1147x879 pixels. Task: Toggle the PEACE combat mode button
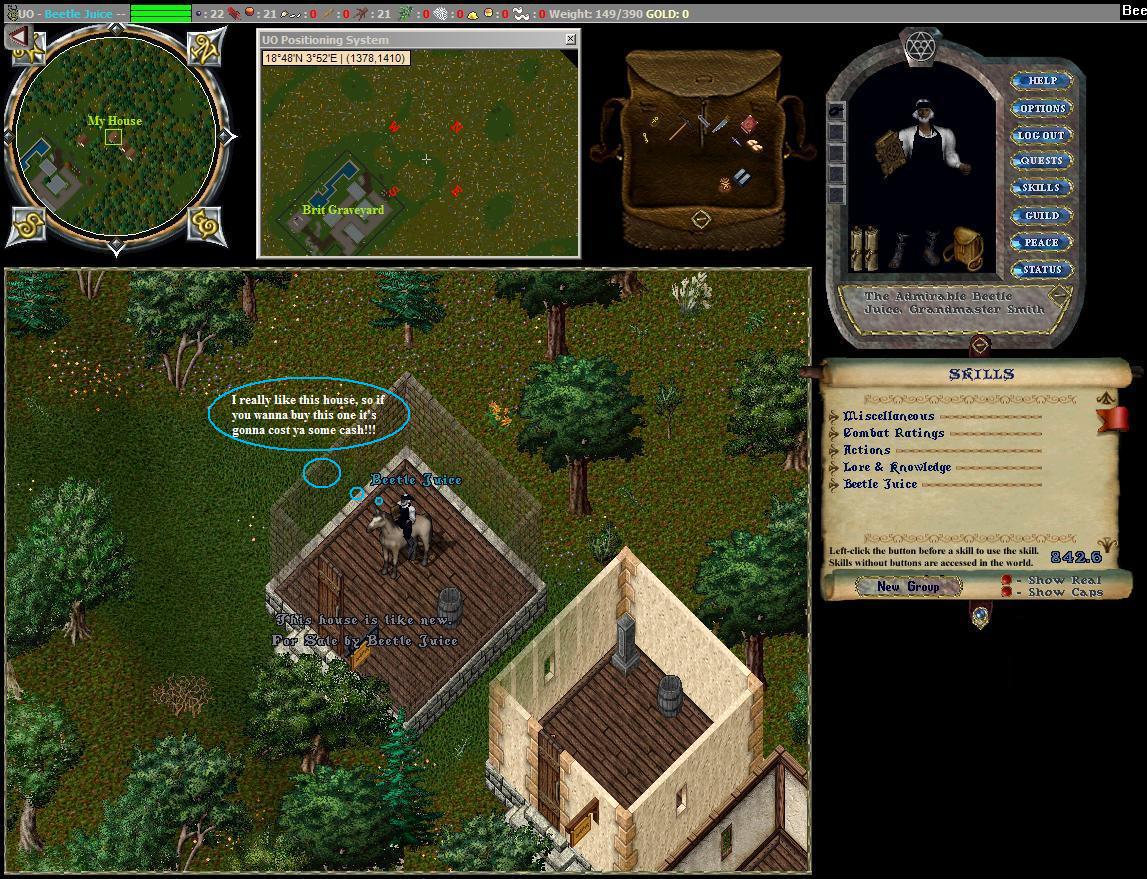[x=1041, y=242]
